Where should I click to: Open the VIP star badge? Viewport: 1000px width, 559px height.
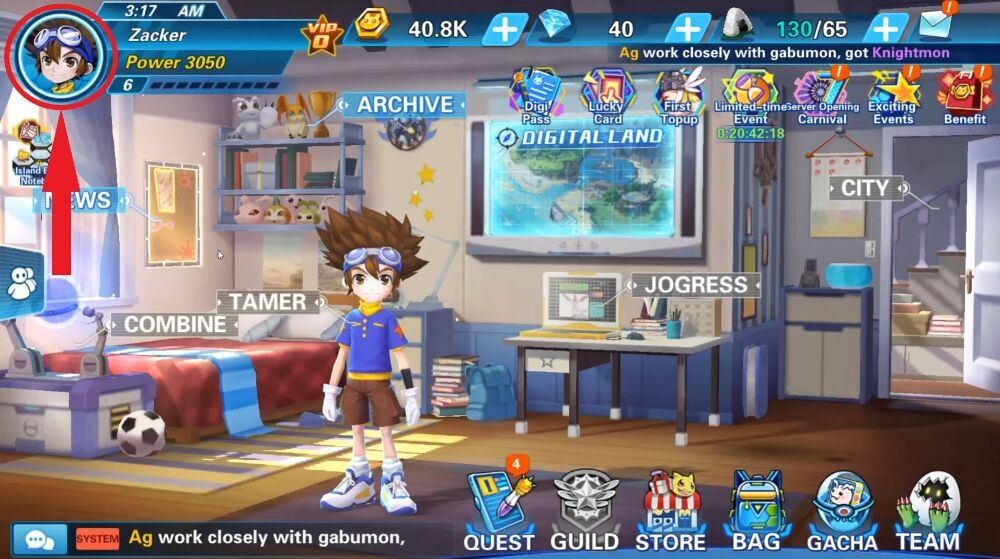(x=322, y=35)
